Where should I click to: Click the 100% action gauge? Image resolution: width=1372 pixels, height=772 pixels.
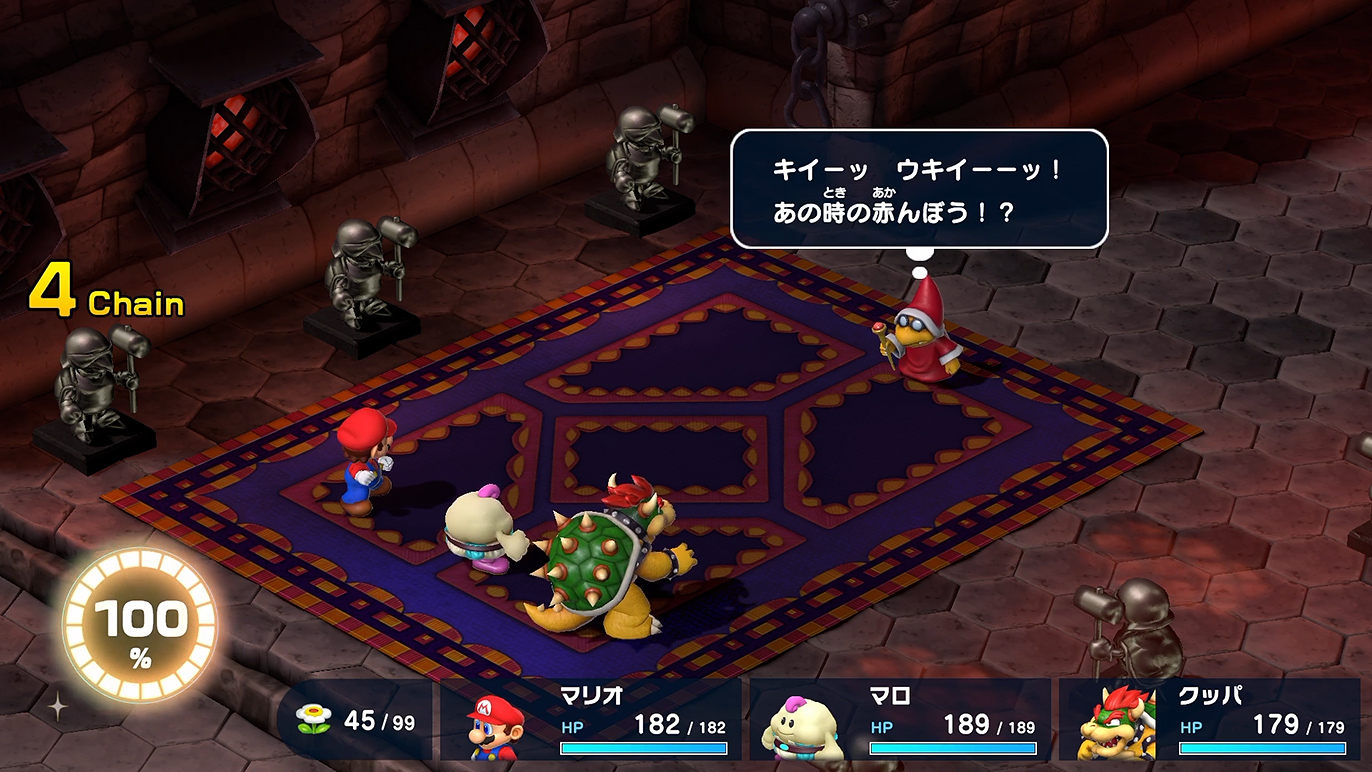click(140, 626)
